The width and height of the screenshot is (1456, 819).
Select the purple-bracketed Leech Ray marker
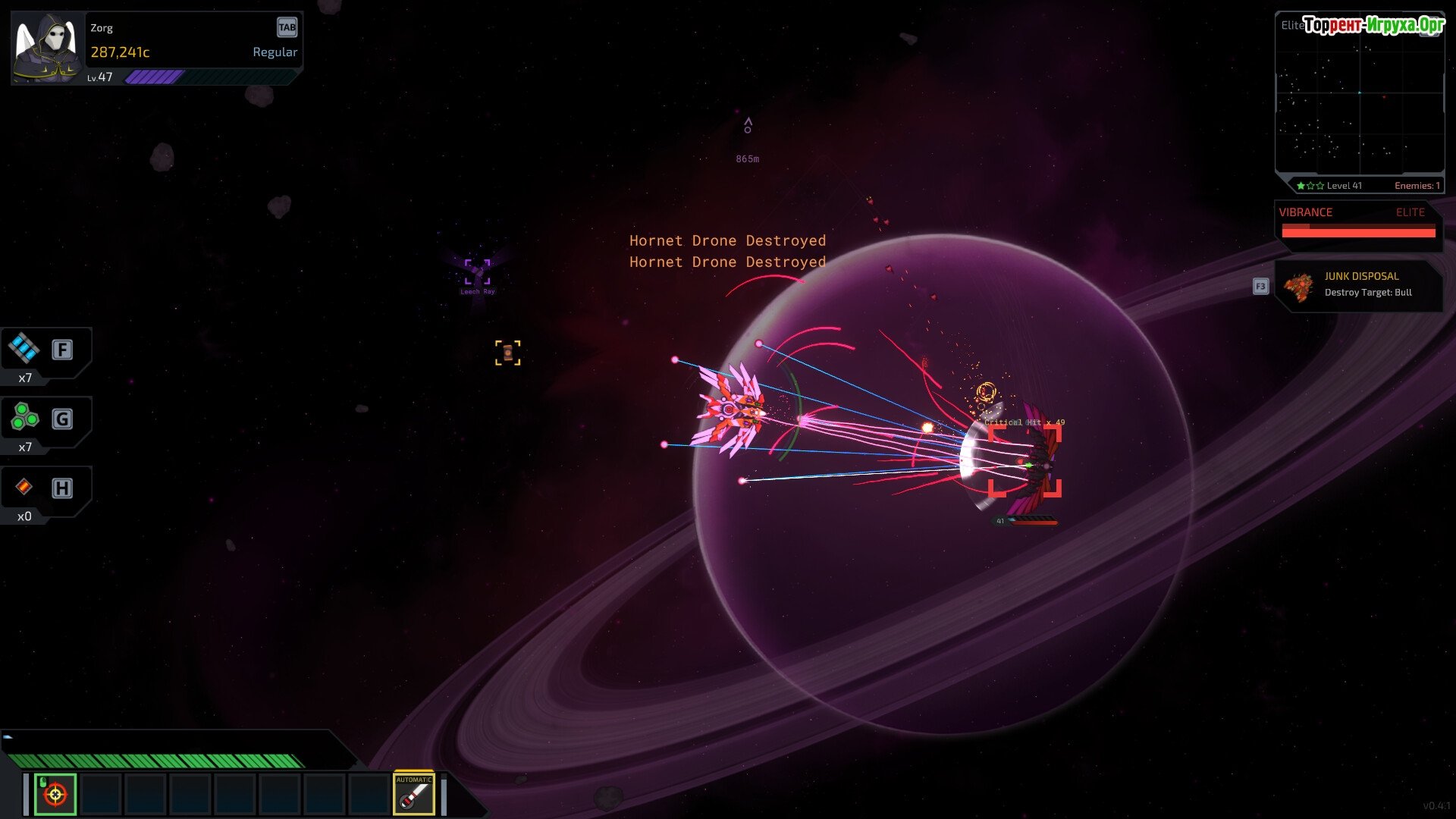(x=477, y=271)
